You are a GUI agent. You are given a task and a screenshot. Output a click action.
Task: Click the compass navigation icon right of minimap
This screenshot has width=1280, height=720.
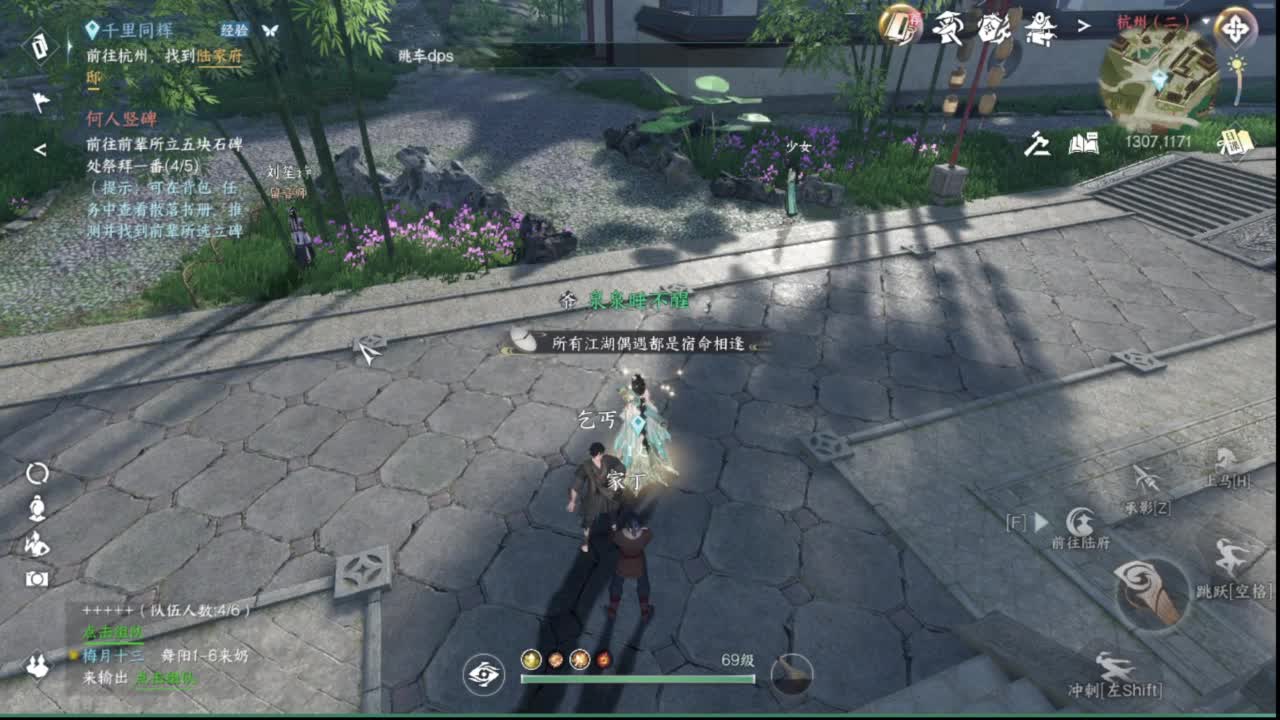[1235, 28]
